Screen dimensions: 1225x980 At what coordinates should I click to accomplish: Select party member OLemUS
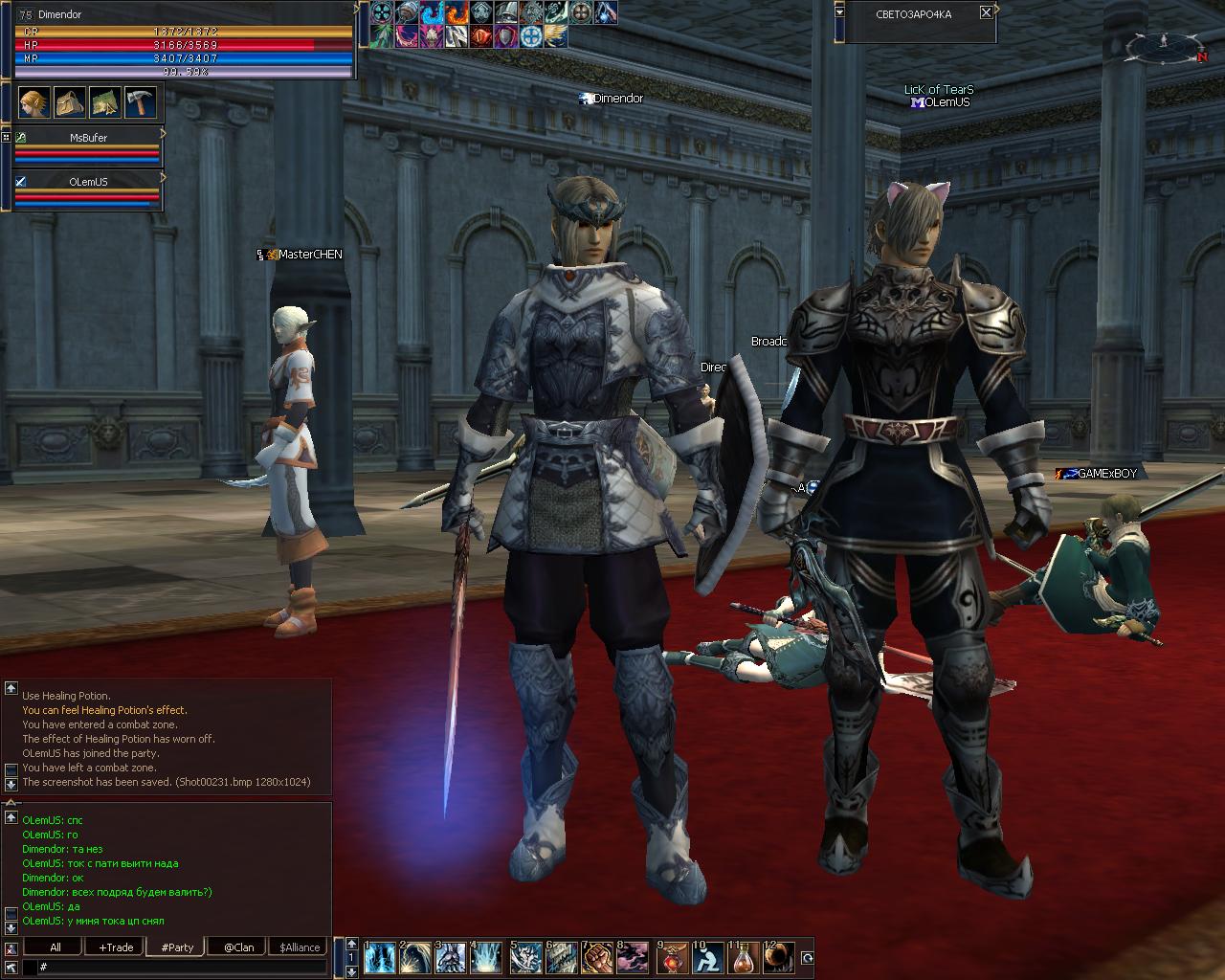(x=88, y=182)
